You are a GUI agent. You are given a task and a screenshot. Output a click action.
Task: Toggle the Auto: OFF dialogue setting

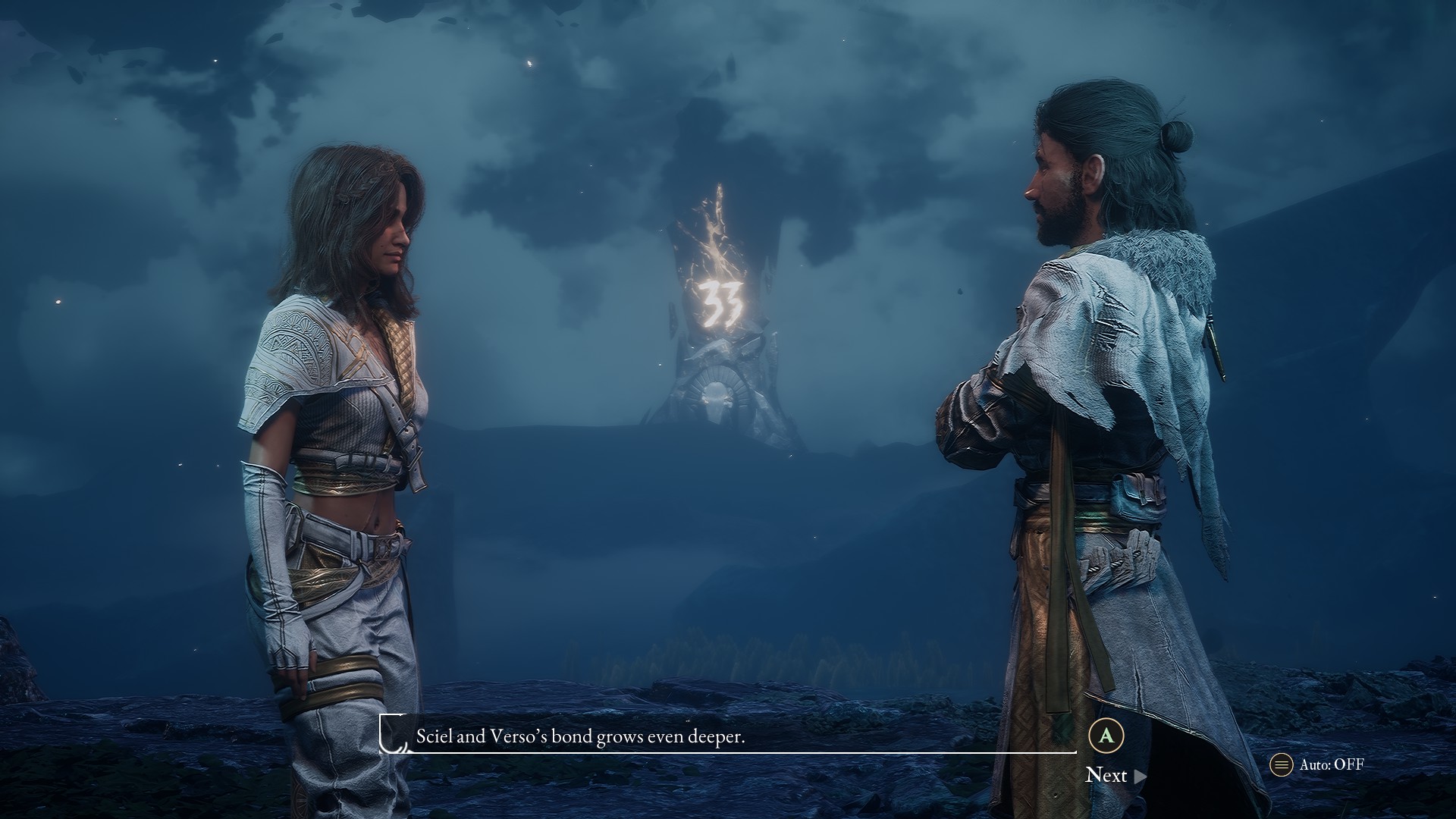click(x=1319, y=764)
